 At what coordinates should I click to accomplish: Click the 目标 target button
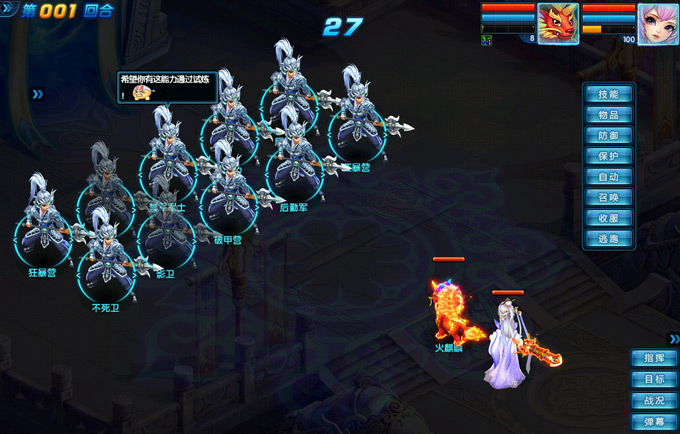(x=654, y=379)
